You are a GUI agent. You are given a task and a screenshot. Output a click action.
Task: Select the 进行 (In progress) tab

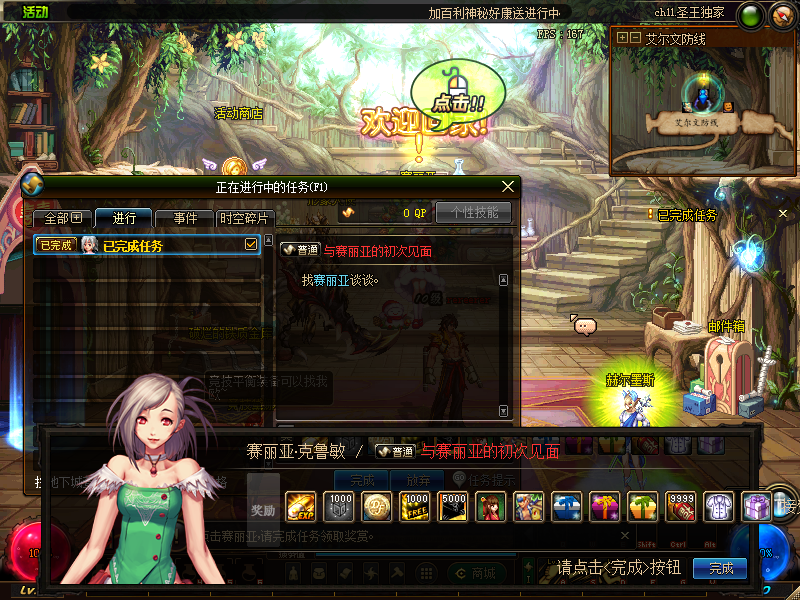[x=124, y=218]
